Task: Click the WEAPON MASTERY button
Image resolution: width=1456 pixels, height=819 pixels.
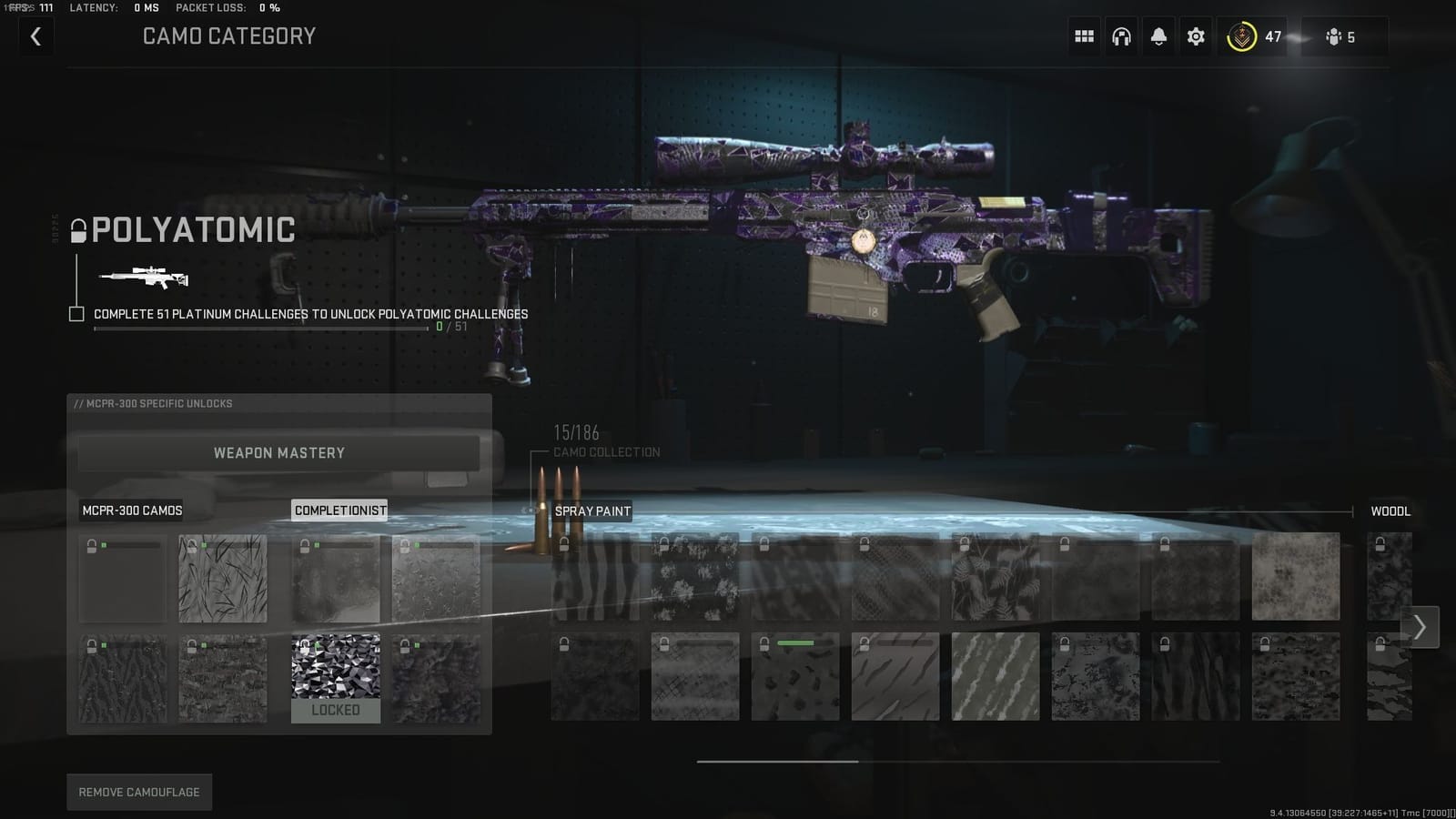Action: pyautogui.click(x=278, y=452)
